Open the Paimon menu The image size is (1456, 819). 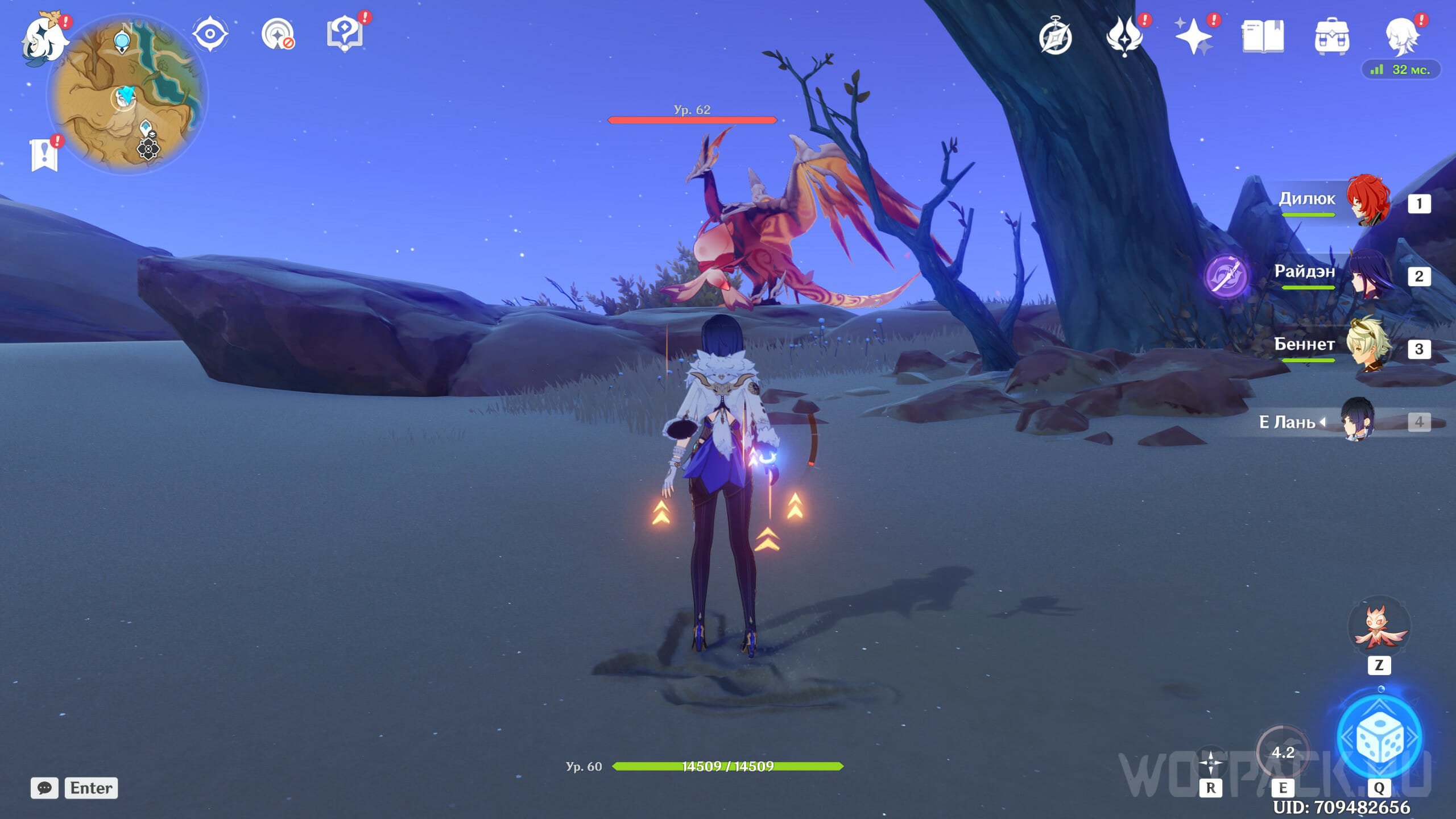click(x=43, y=39)
